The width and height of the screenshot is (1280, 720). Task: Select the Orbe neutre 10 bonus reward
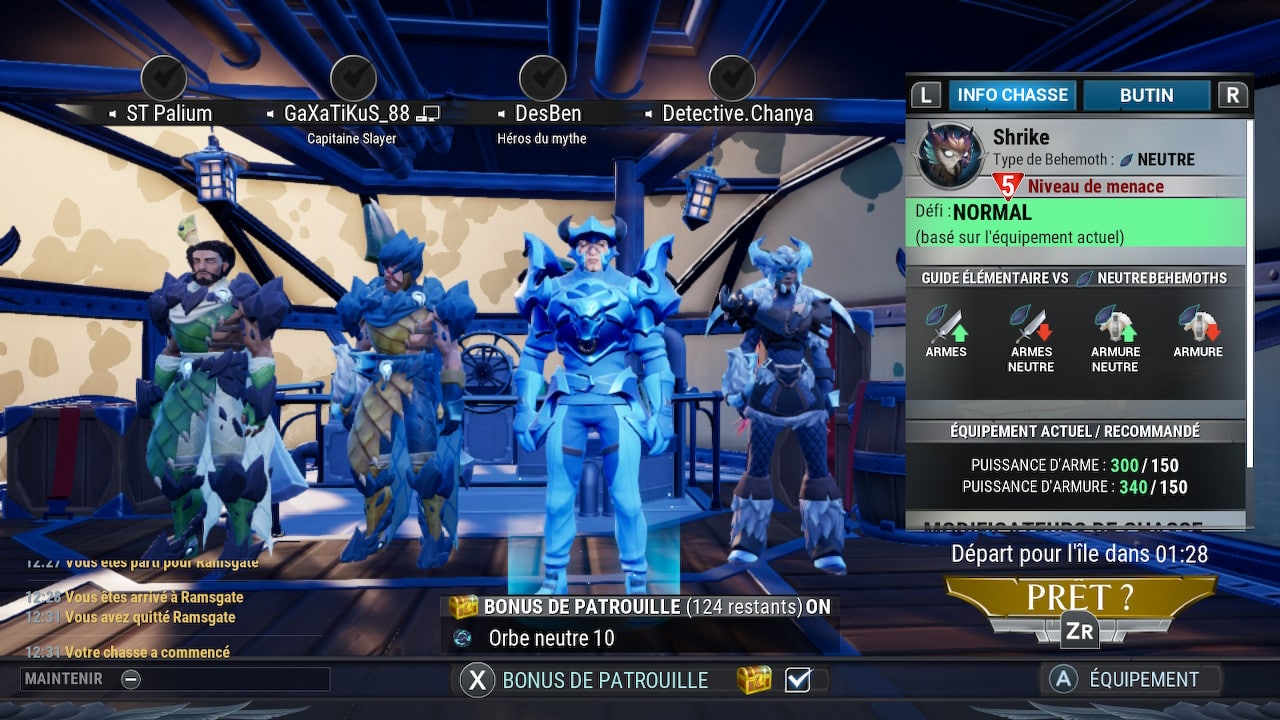551,638
